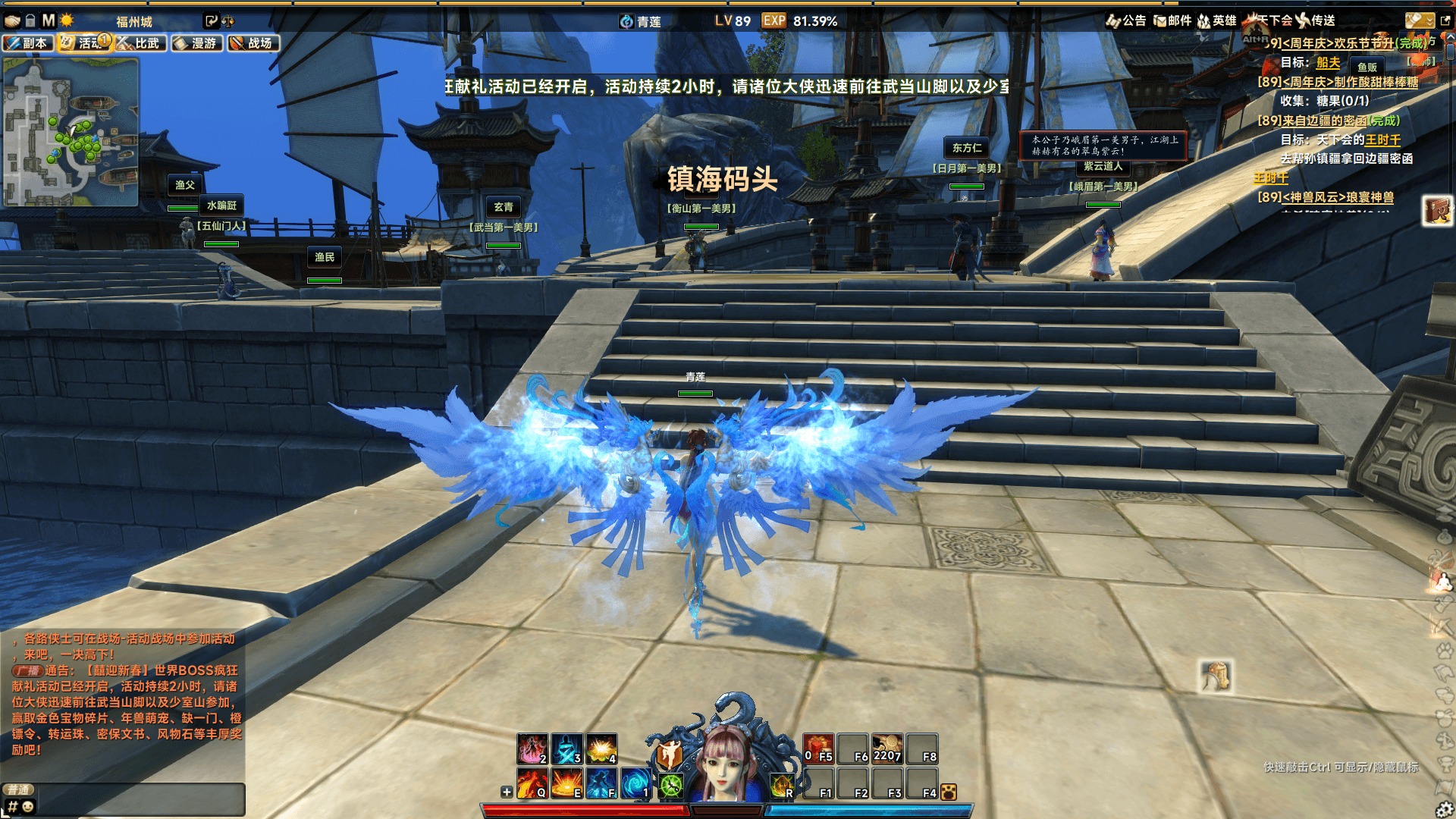Select the 比武 duel button
1456x819 pixels.
[x=140, y=43]
